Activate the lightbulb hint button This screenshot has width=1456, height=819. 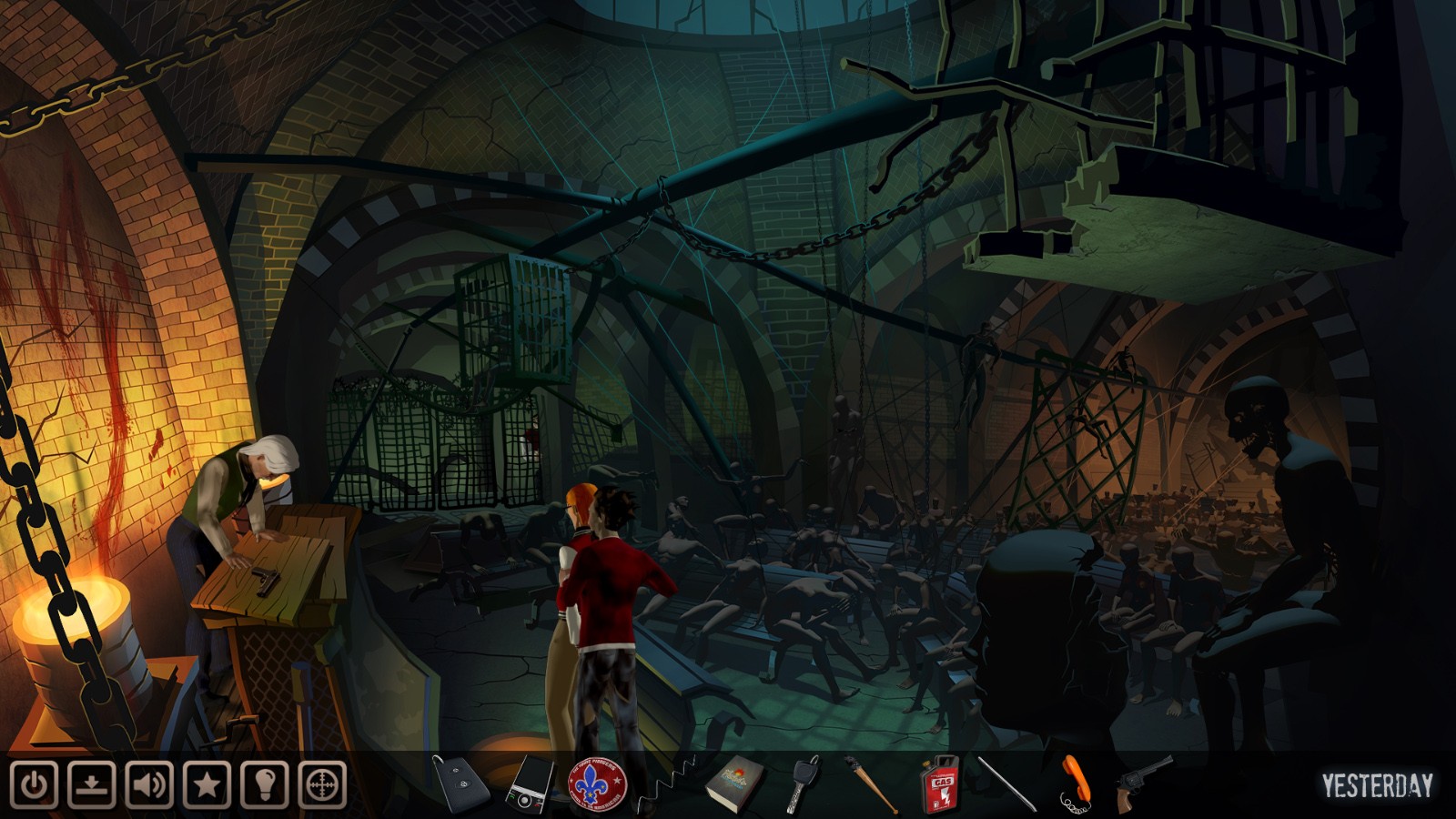tap(265, 784)
